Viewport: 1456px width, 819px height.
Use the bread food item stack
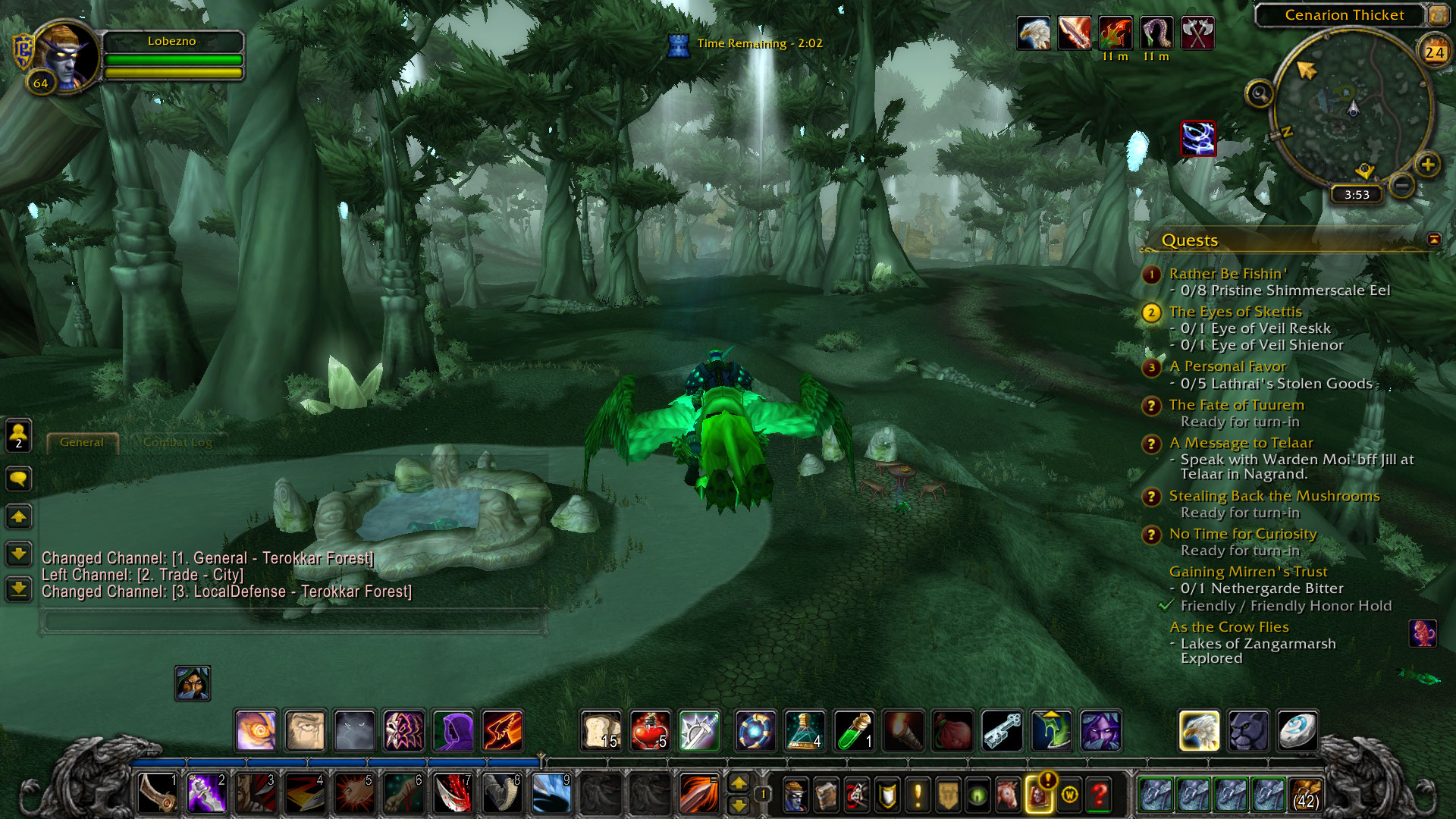[601, 731]
